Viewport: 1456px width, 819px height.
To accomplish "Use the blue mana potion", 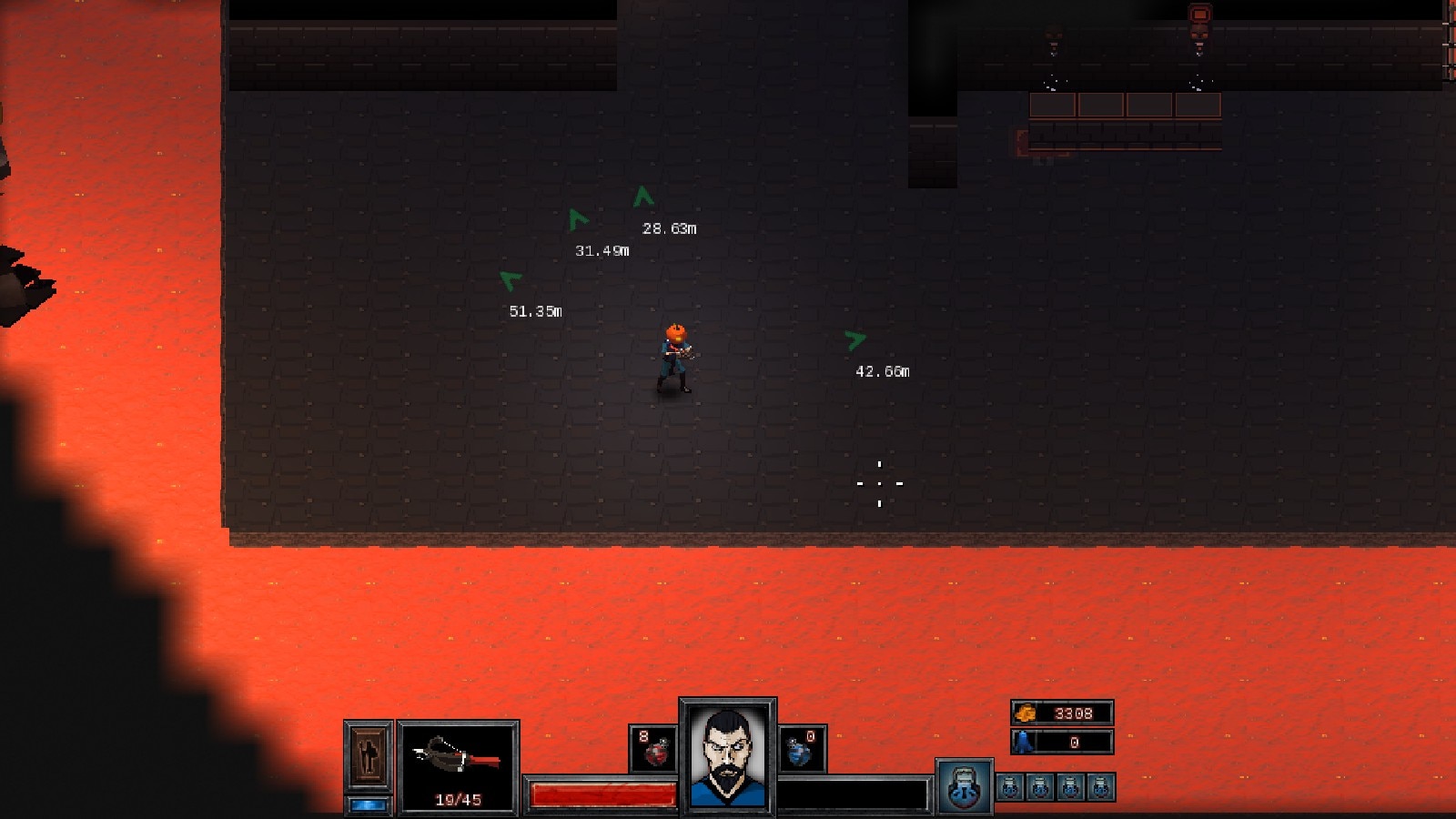I will 801,749.
